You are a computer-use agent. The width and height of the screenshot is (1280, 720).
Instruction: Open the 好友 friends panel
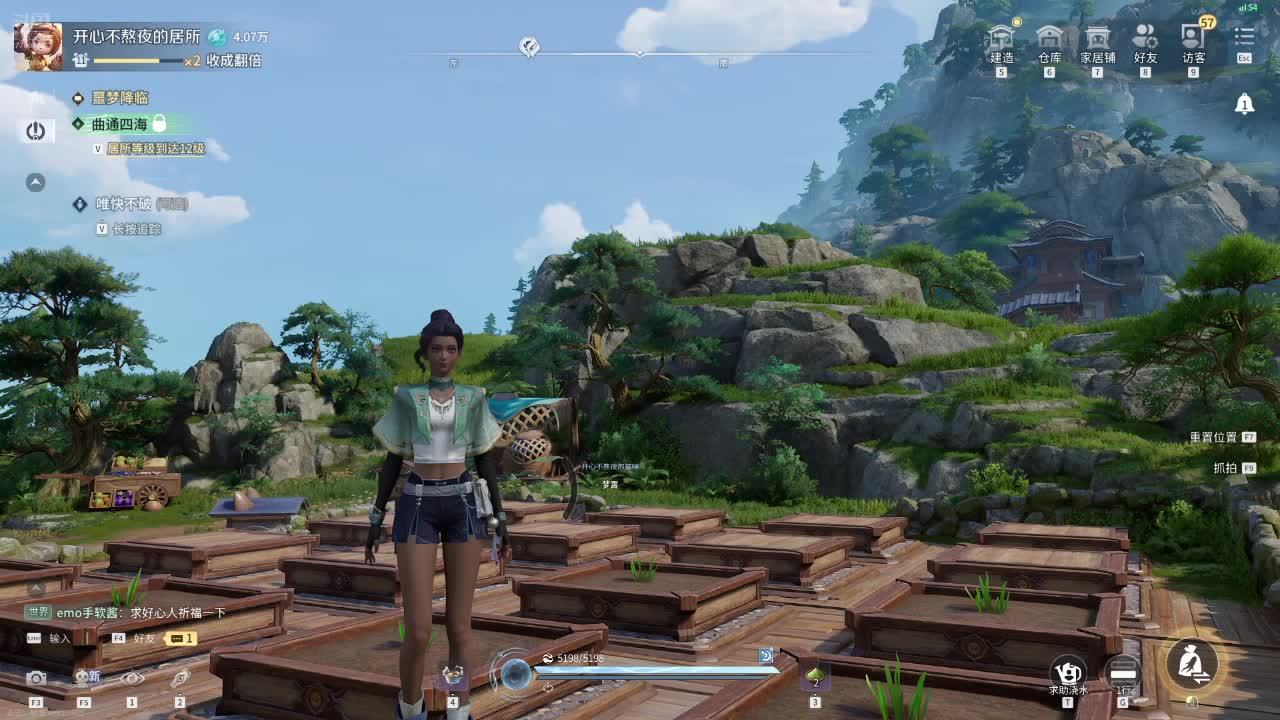1145,40
